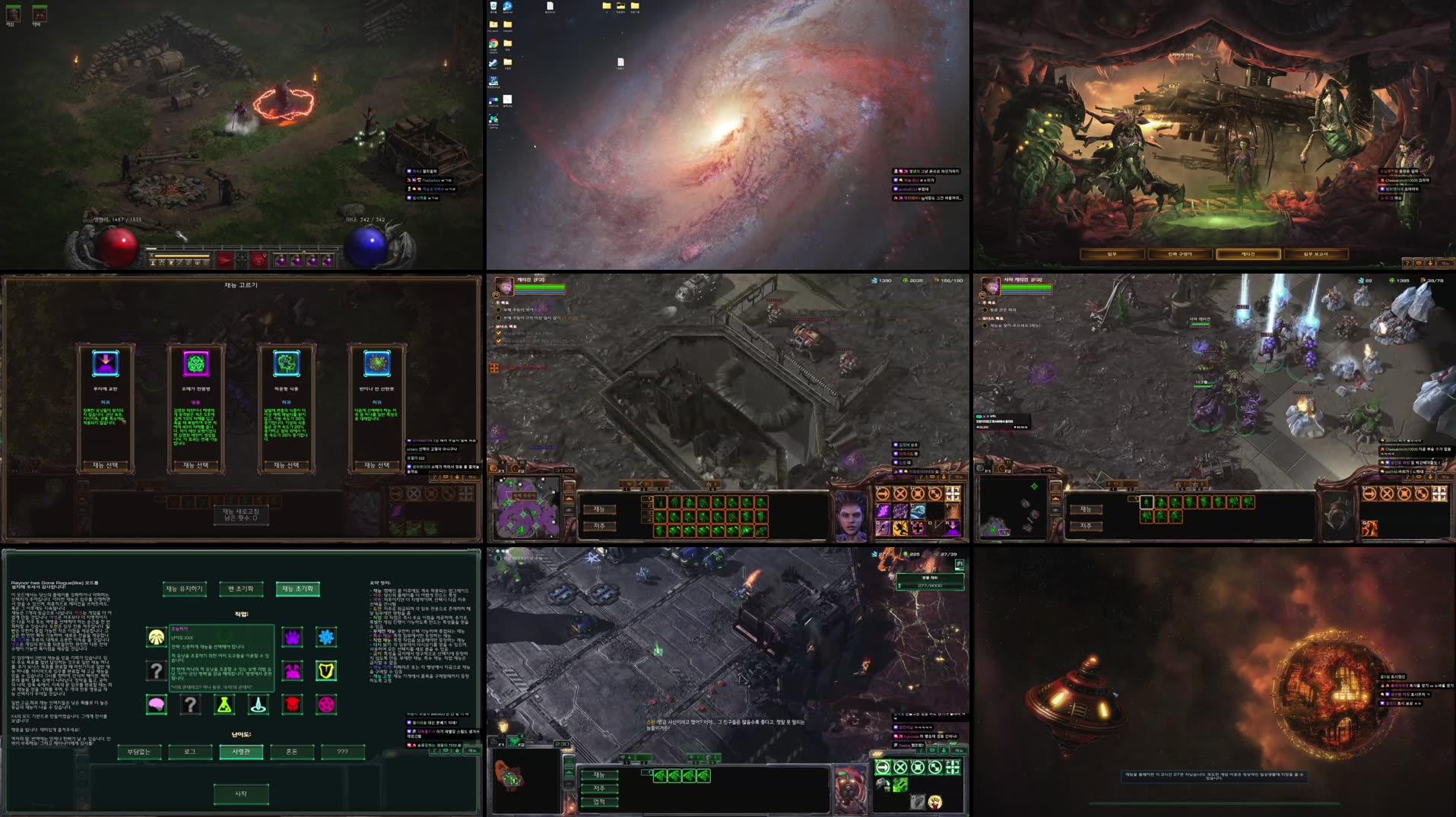
Task: Select the gear profession icon in mod setup
Action: [325, 637]
